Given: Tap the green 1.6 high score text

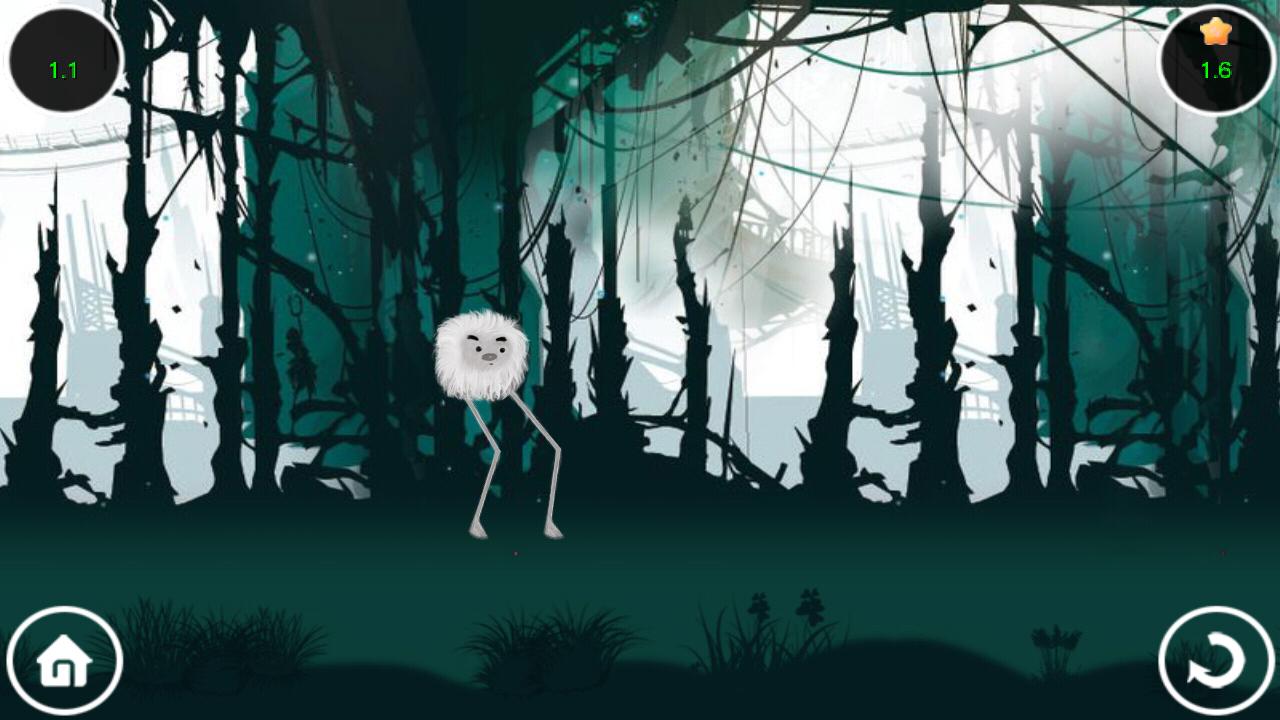Looking at the screenshot, I should point(1214,71).
